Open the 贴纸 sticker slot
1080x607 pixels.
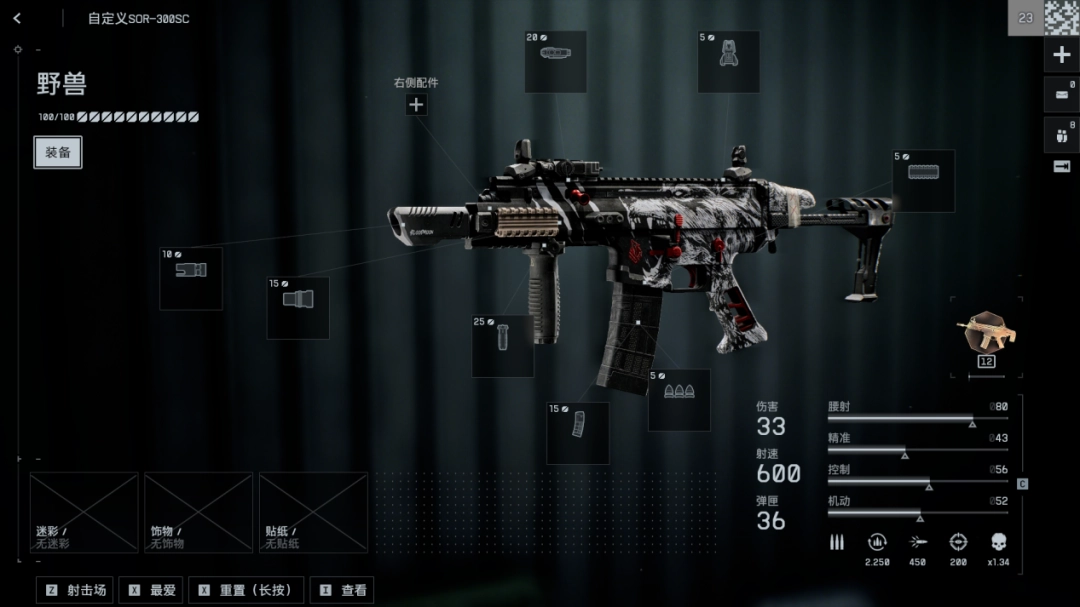[x=313, y=512]
